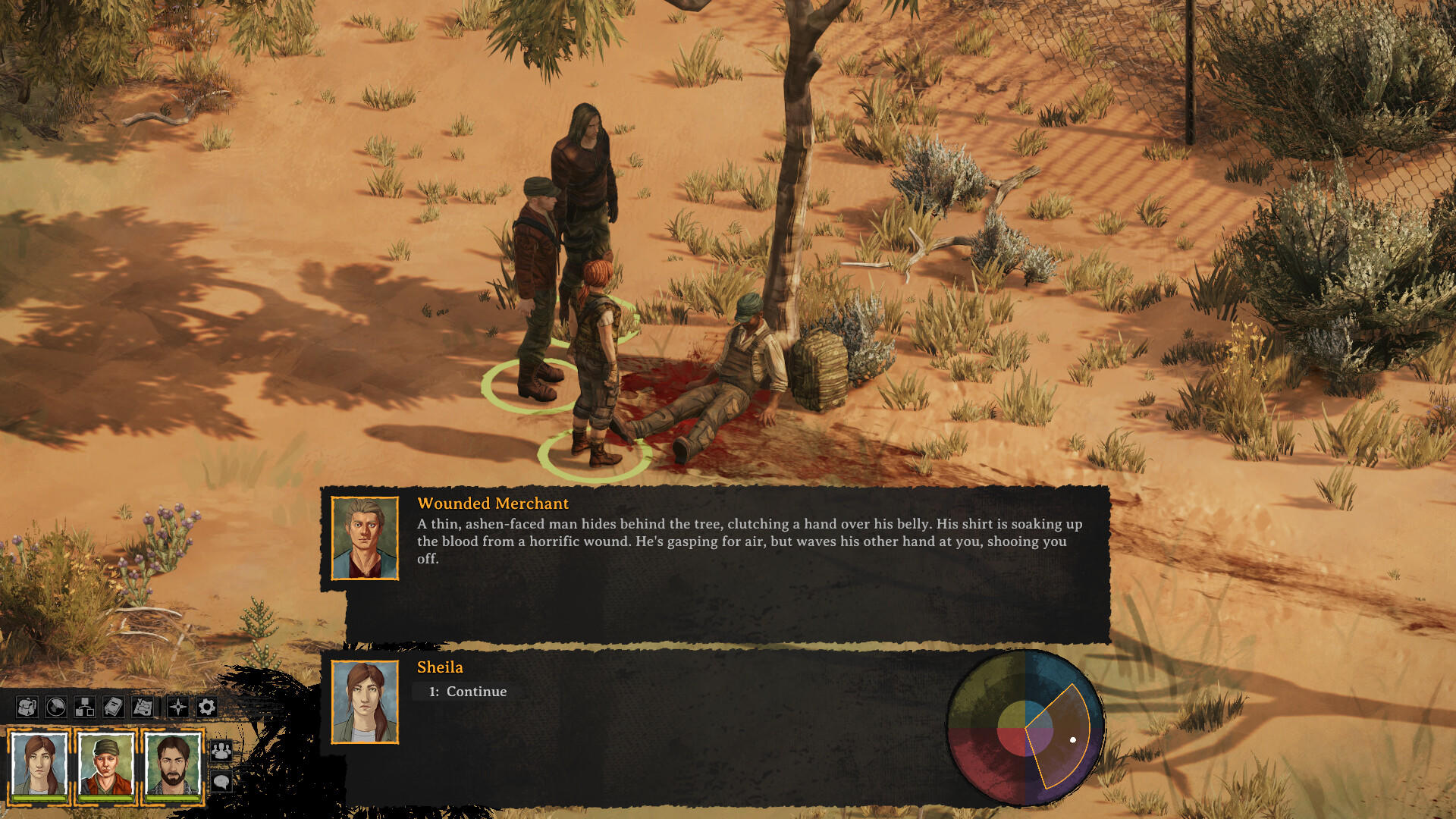The height and width of the screenshot is (819, 1456).
Task: Open the inventory backpack
Action: pos(27,707)
